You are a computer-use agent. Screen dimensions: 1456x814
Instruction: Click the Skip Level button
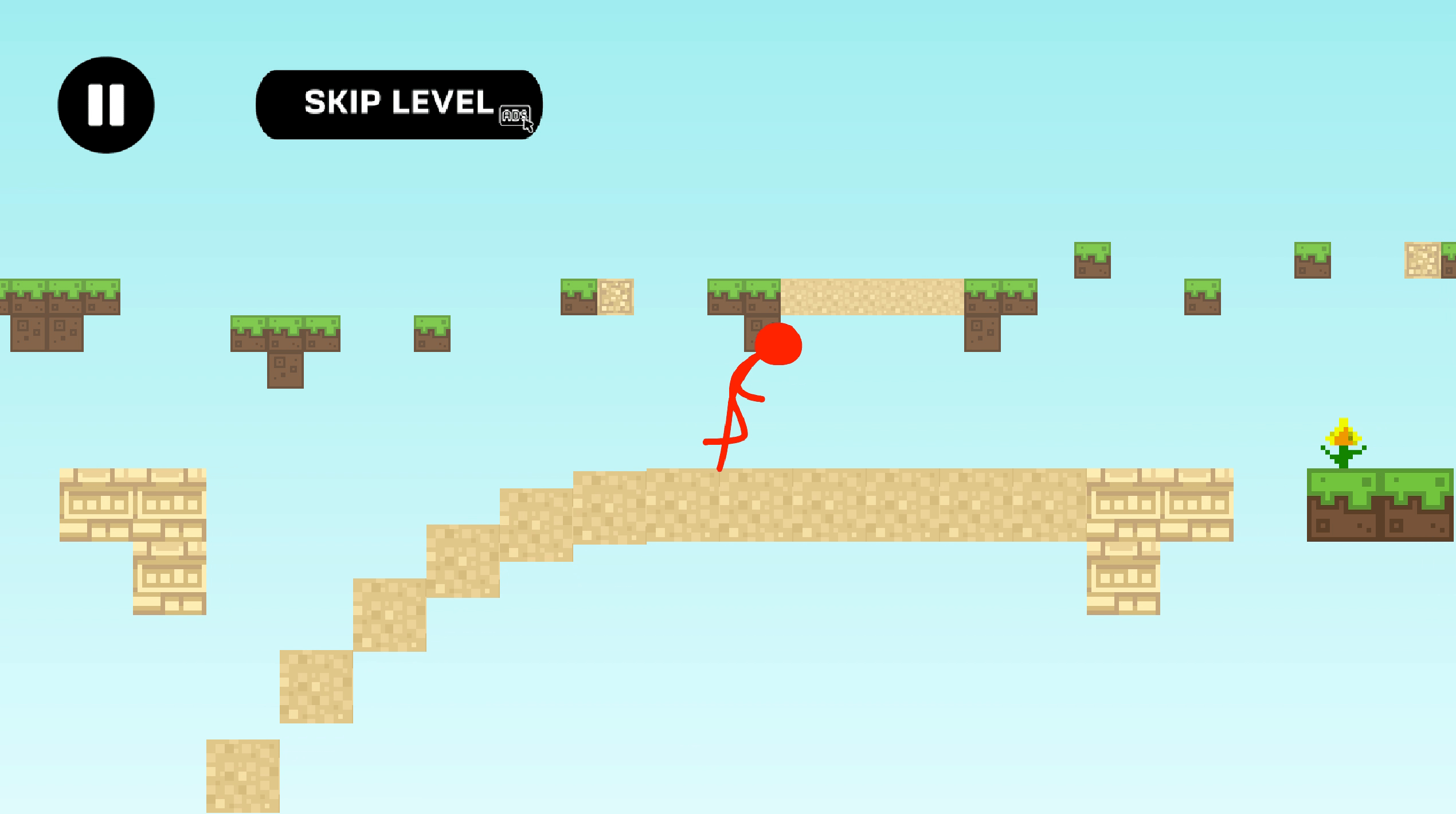click(x=399, y=104)
